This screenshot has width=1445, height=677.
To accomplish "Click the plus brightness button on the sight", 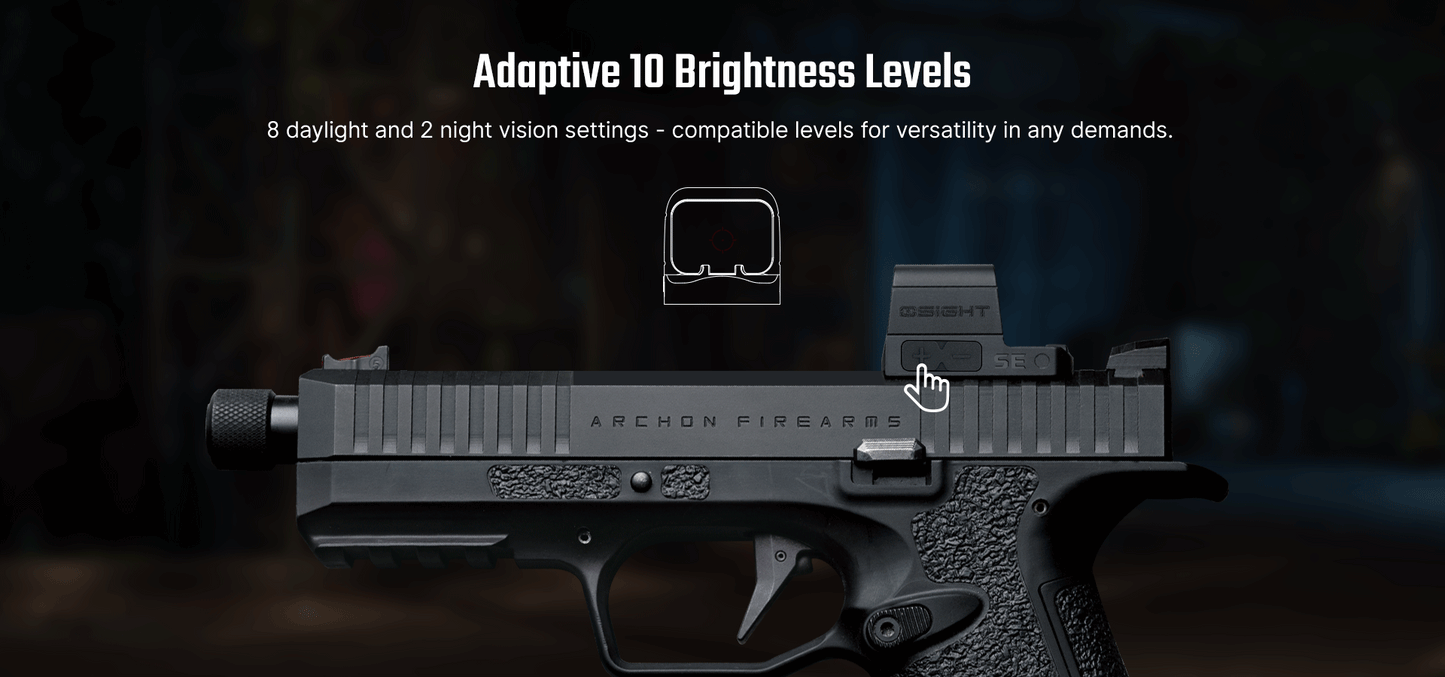I will pos(921,354).
